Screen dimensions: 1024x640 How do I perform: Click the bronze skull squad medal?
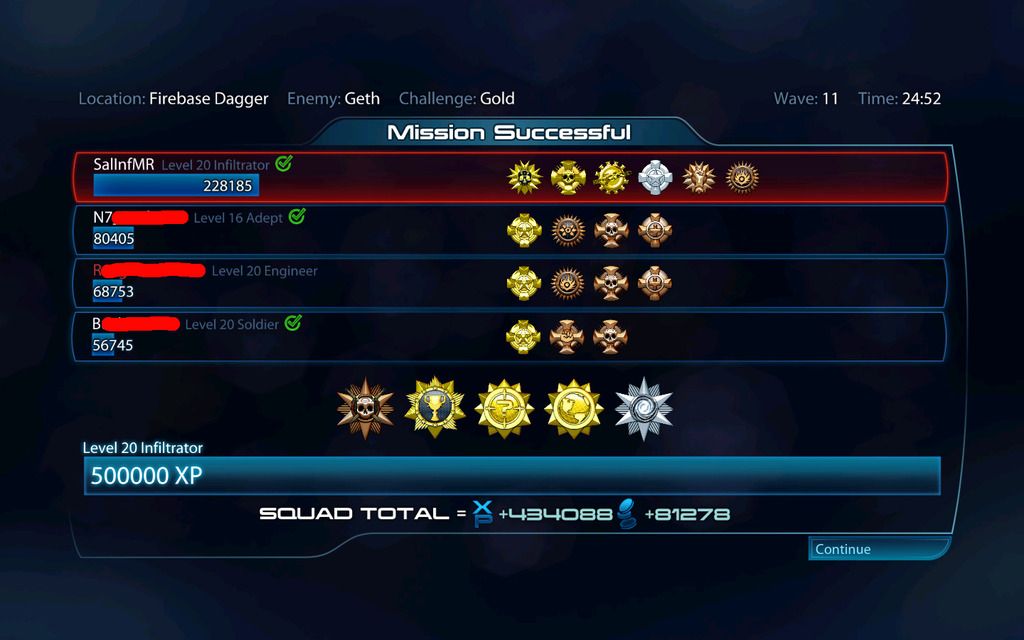(366, 408)
